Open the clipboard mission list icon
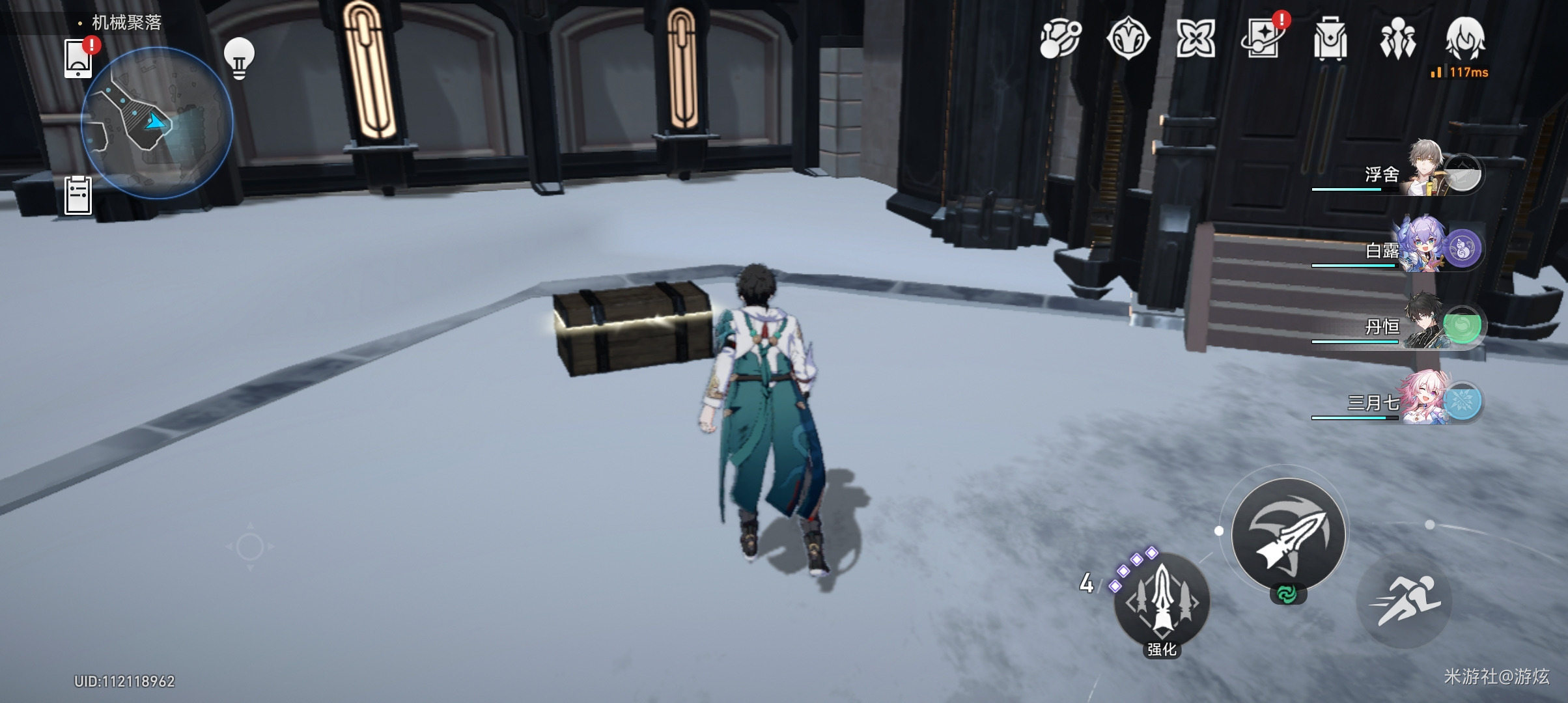Viewport: 1568px width, 703px height. click(78, 195)
